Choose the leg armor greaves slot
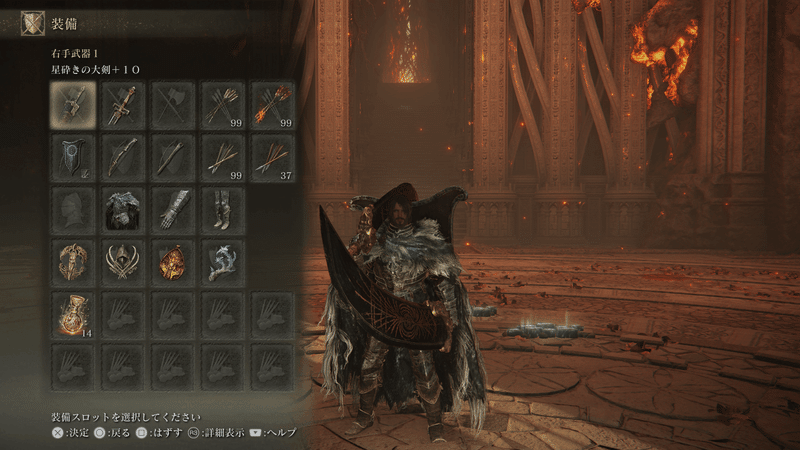The height and width of the screenshot is (450, 800). 223,209
